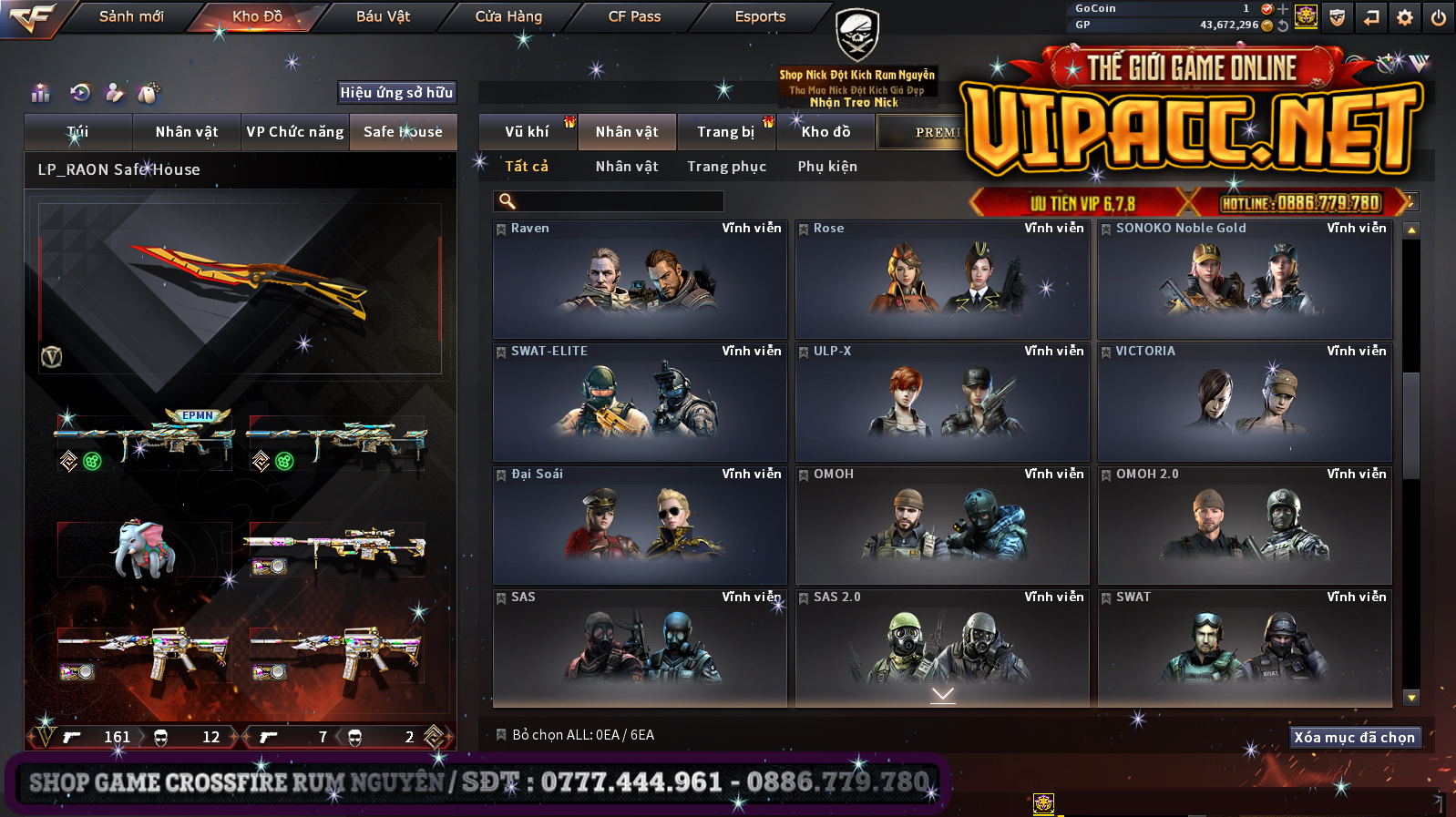Show the Trang phục filter
This screenshot has width=1456, height=817.
tap(726, 167)
